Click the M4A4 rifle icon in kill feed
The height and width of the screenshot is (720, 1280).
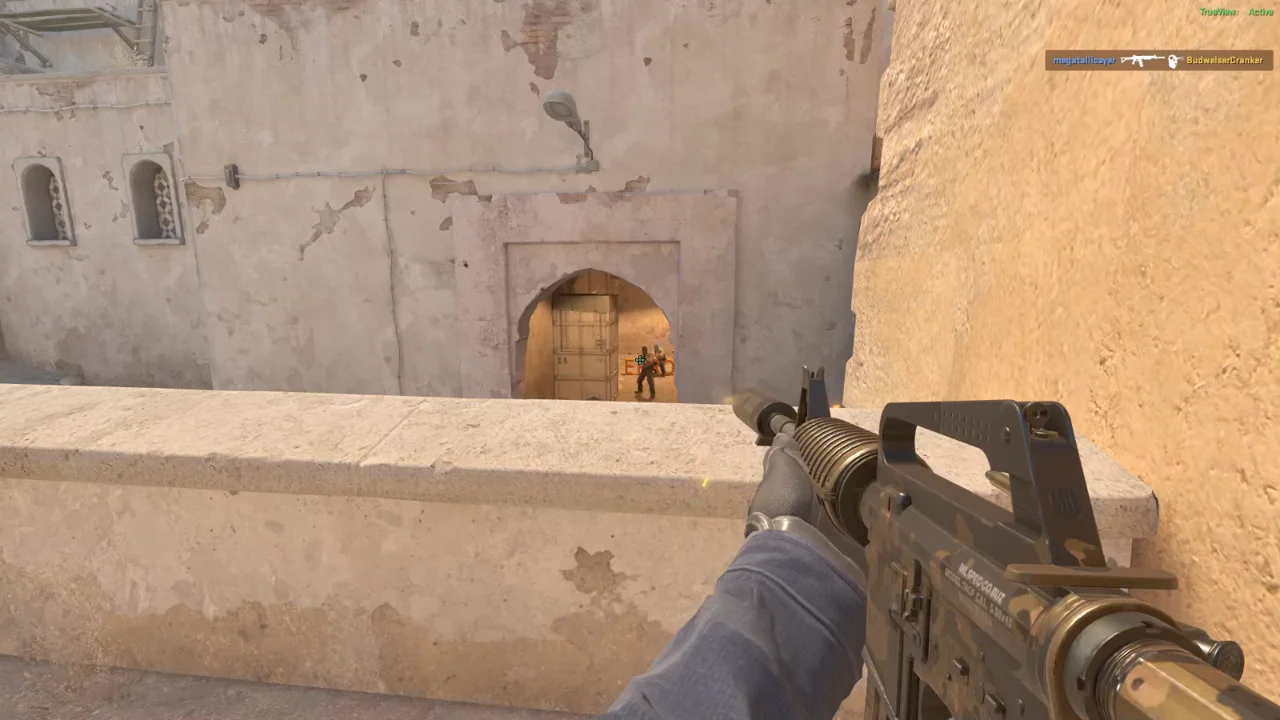tap(1141, 60)
